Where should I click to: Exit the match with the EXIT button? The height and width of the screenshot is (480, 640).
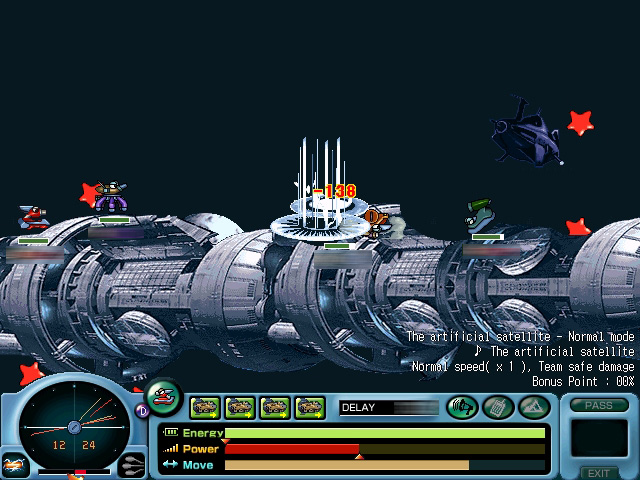coord(599,473)
